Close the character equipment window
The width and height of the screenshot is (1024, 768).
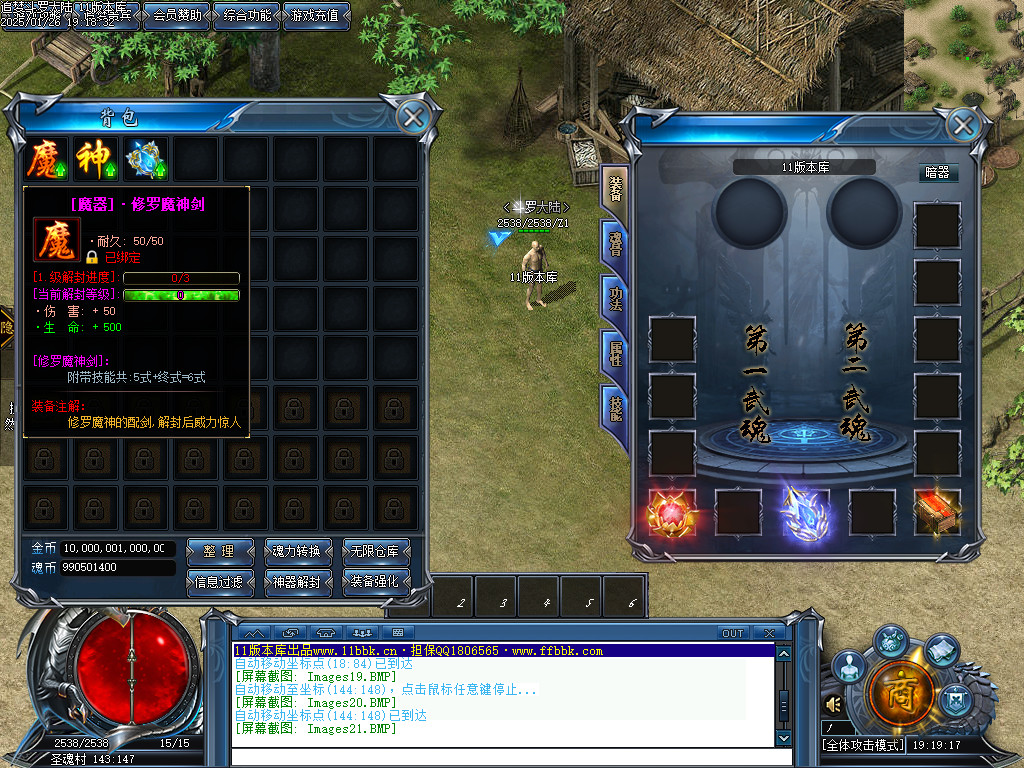(962, 125)
